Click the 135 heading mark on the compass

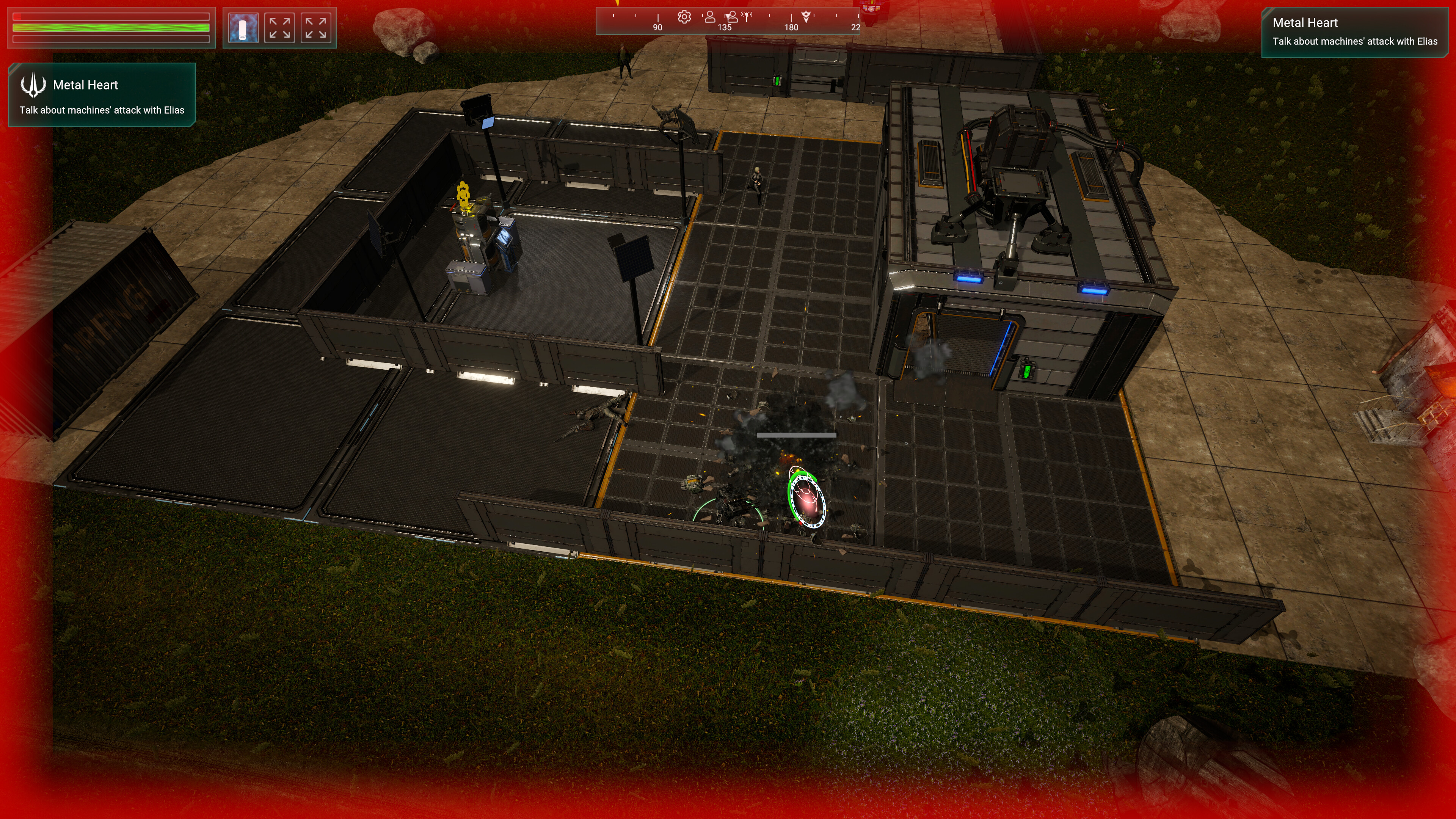click(726, 27)
